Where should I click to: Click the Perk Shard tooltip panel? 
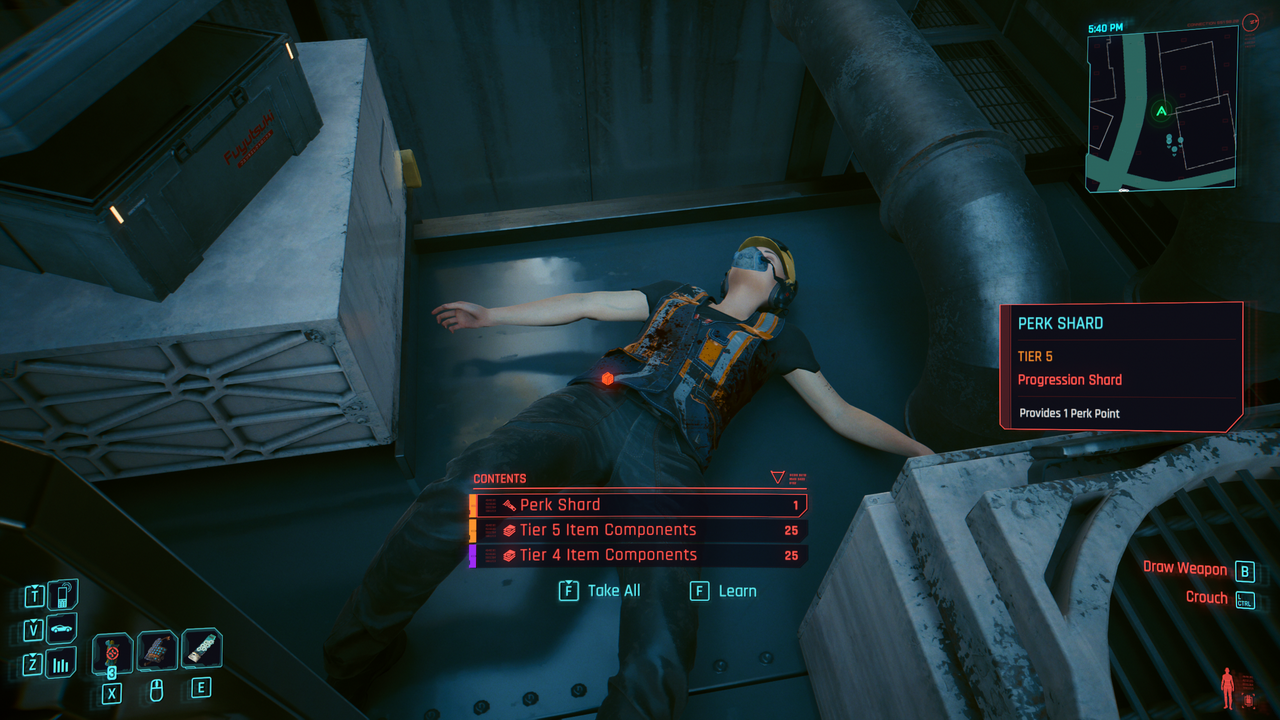pyautogui.click(x=1121, y=366)
